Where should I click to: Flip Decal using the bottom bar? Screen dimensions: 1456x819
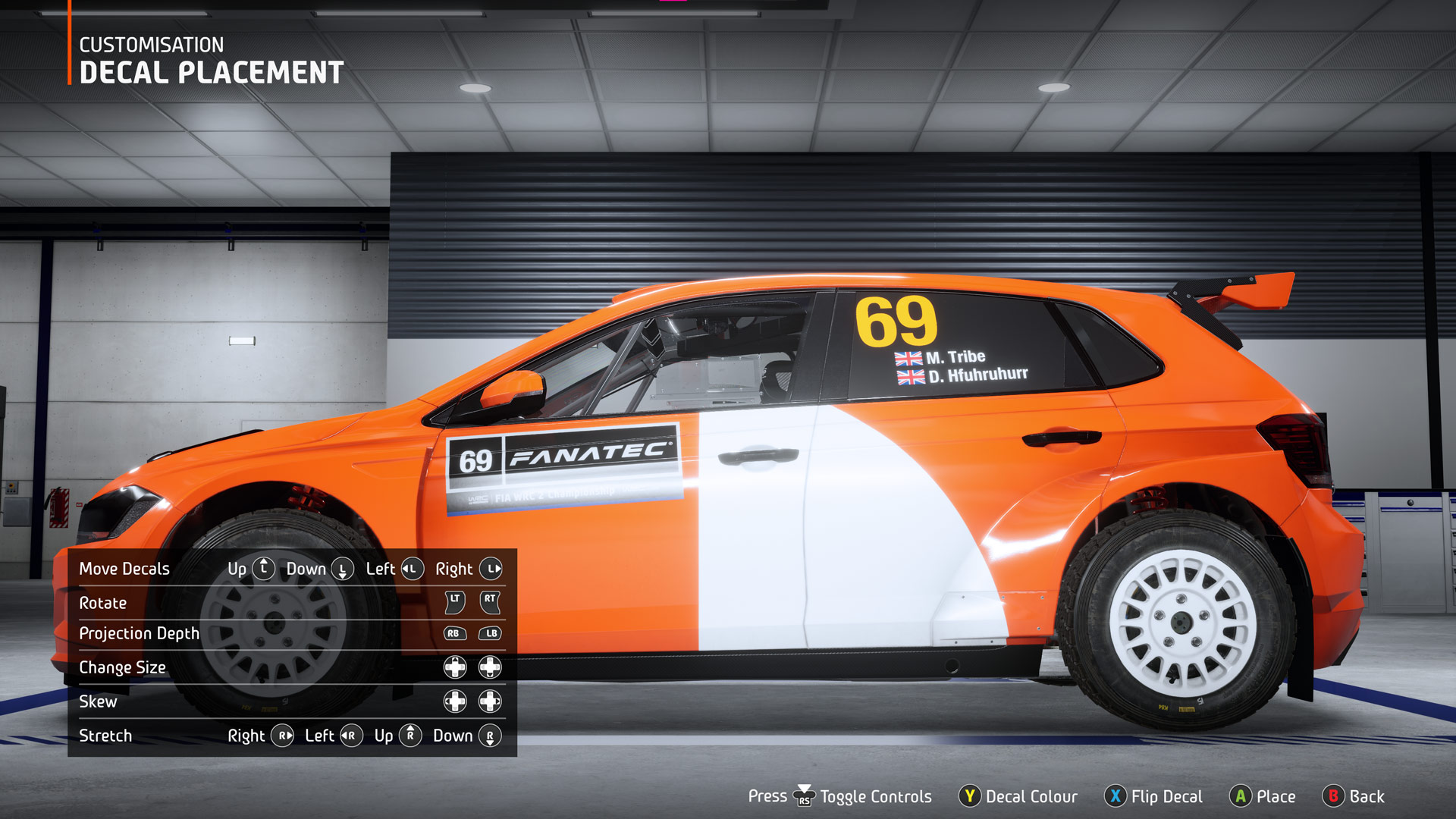point(1154,796)
